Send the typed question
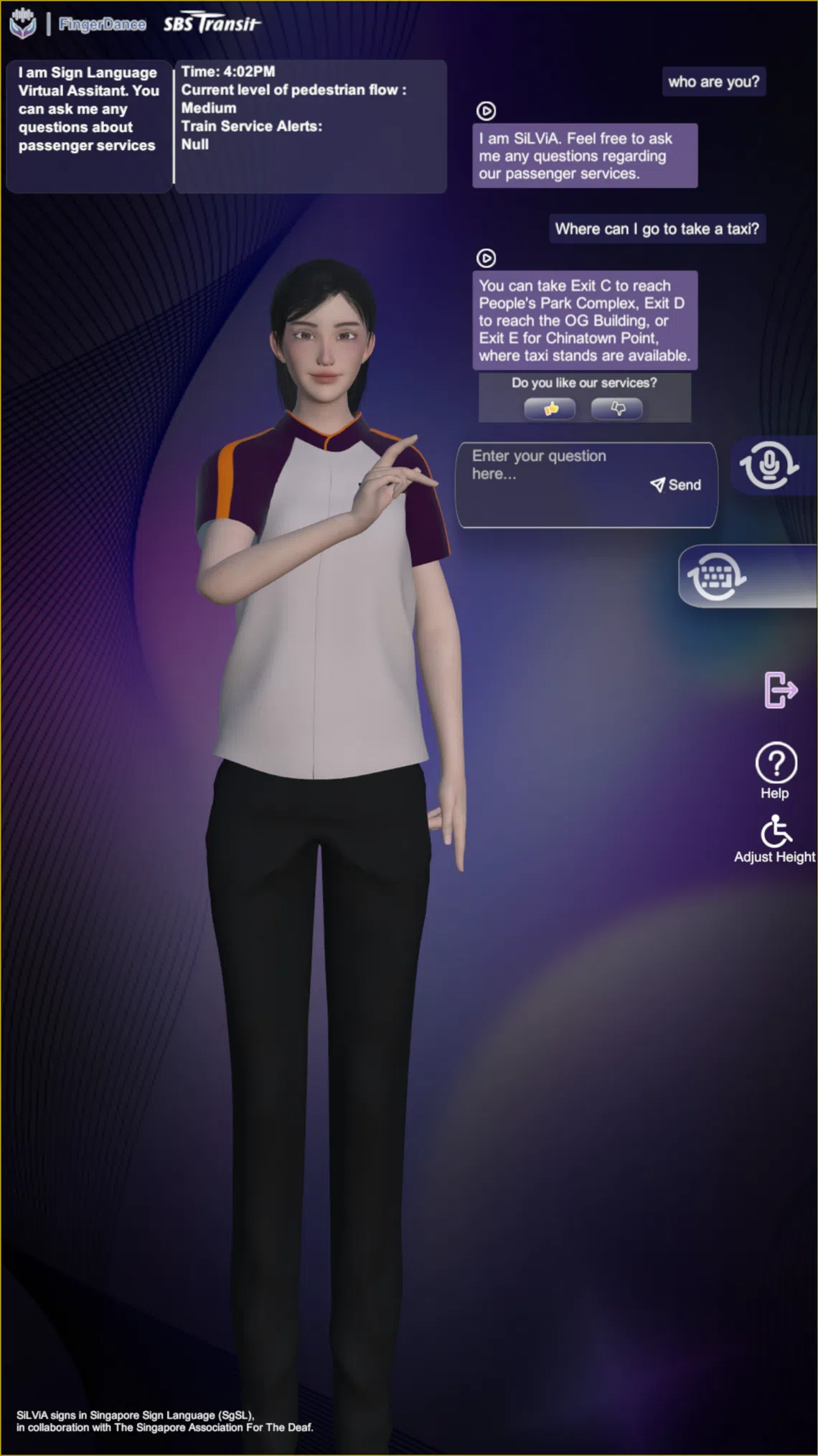 pos(676,485)
